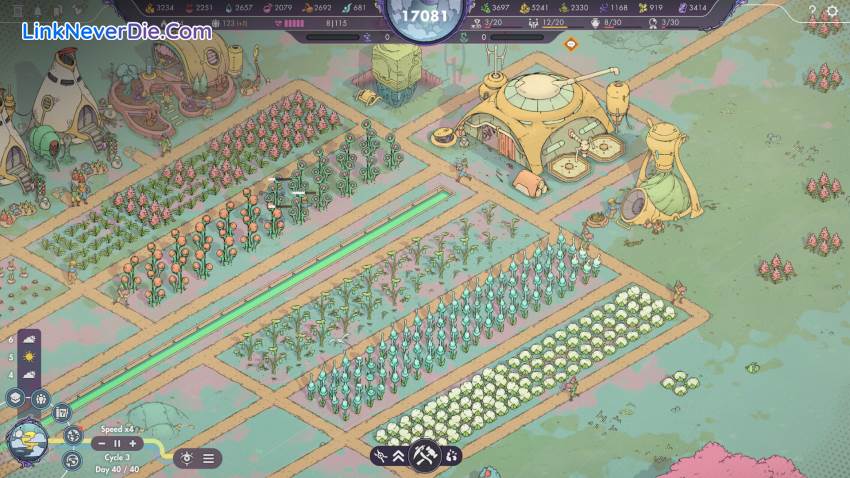Screen dimensions: 850x478
Task: Decrease game speed with minus button
Action: 101,443
